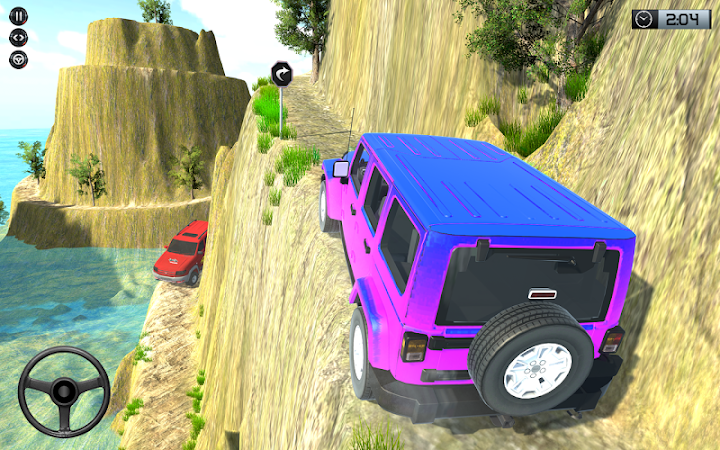Toggle the camera view arrows icon
720x450 pixels.
coord(19,38)
